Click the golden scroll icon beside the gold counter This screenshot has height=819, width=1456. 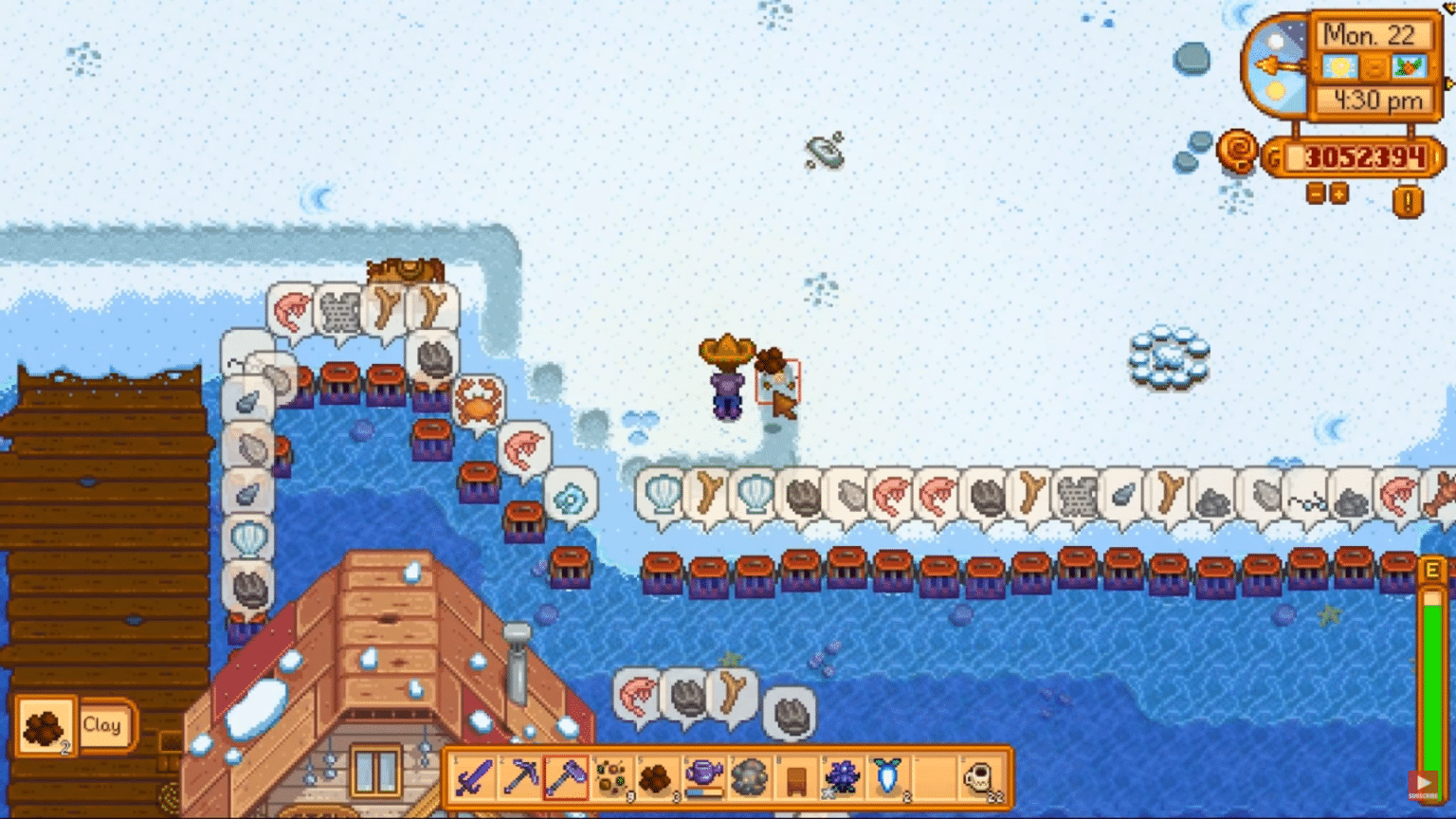1236,152
